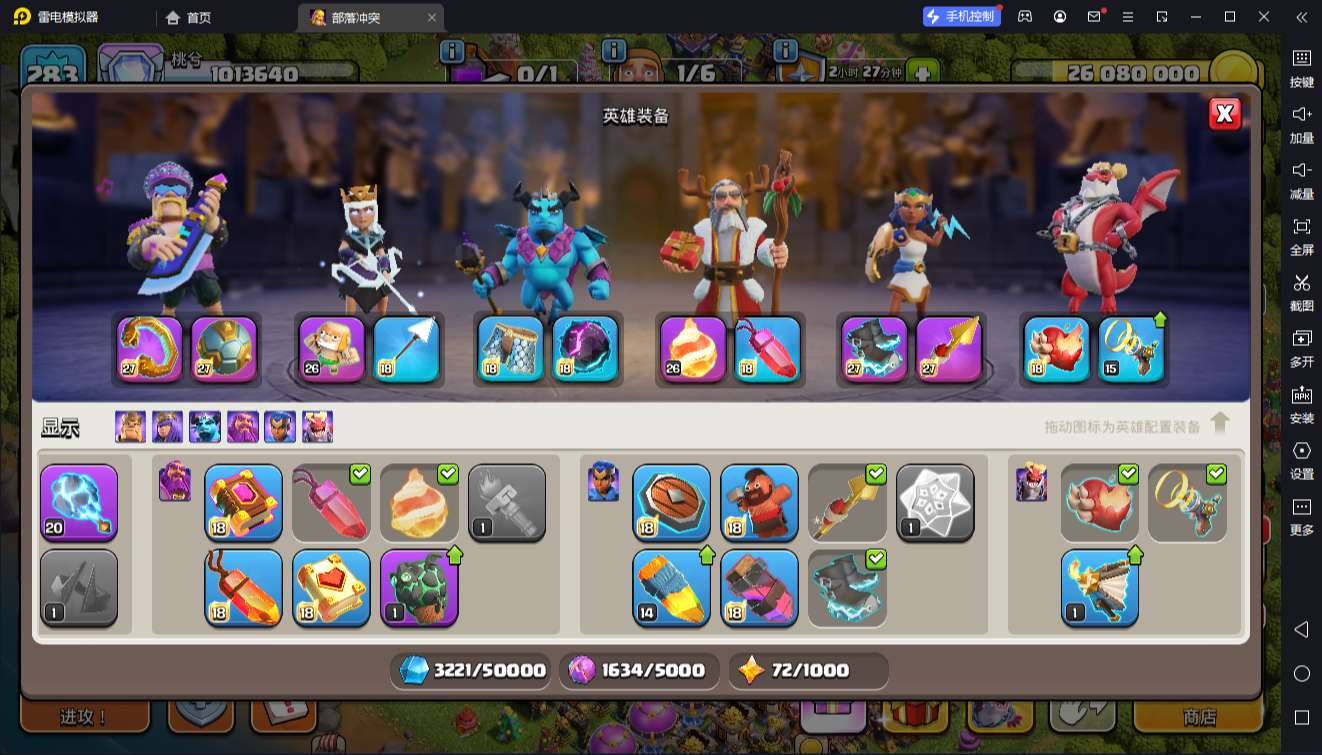Select the Archer Queen's Frozen Arrow slot
This screenshot has height=755, width=1322.
tap(406, 349)
